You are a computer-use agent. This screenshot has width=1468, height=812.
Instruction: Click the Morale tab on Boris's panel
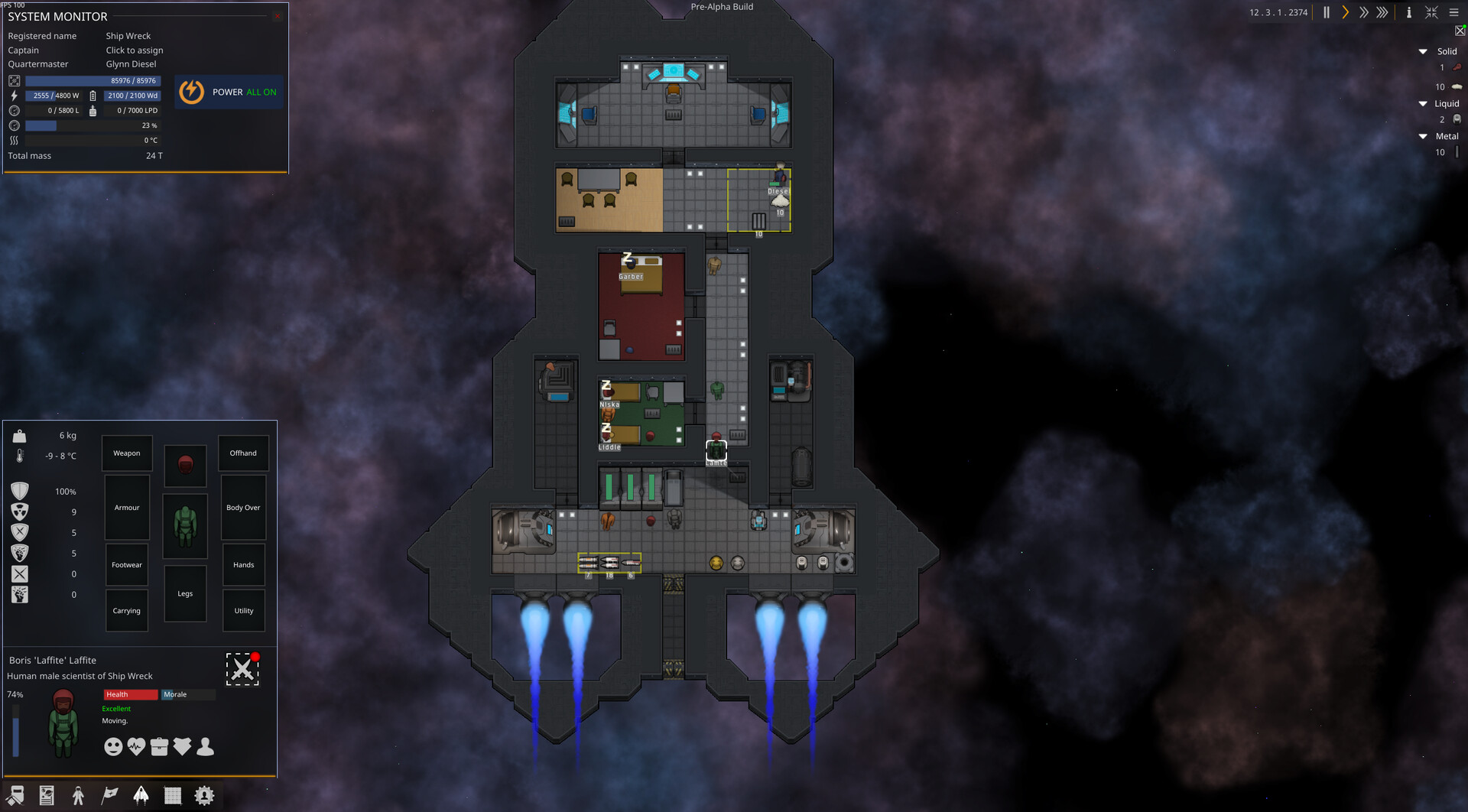pyautogui.click(x=187, y=694)
